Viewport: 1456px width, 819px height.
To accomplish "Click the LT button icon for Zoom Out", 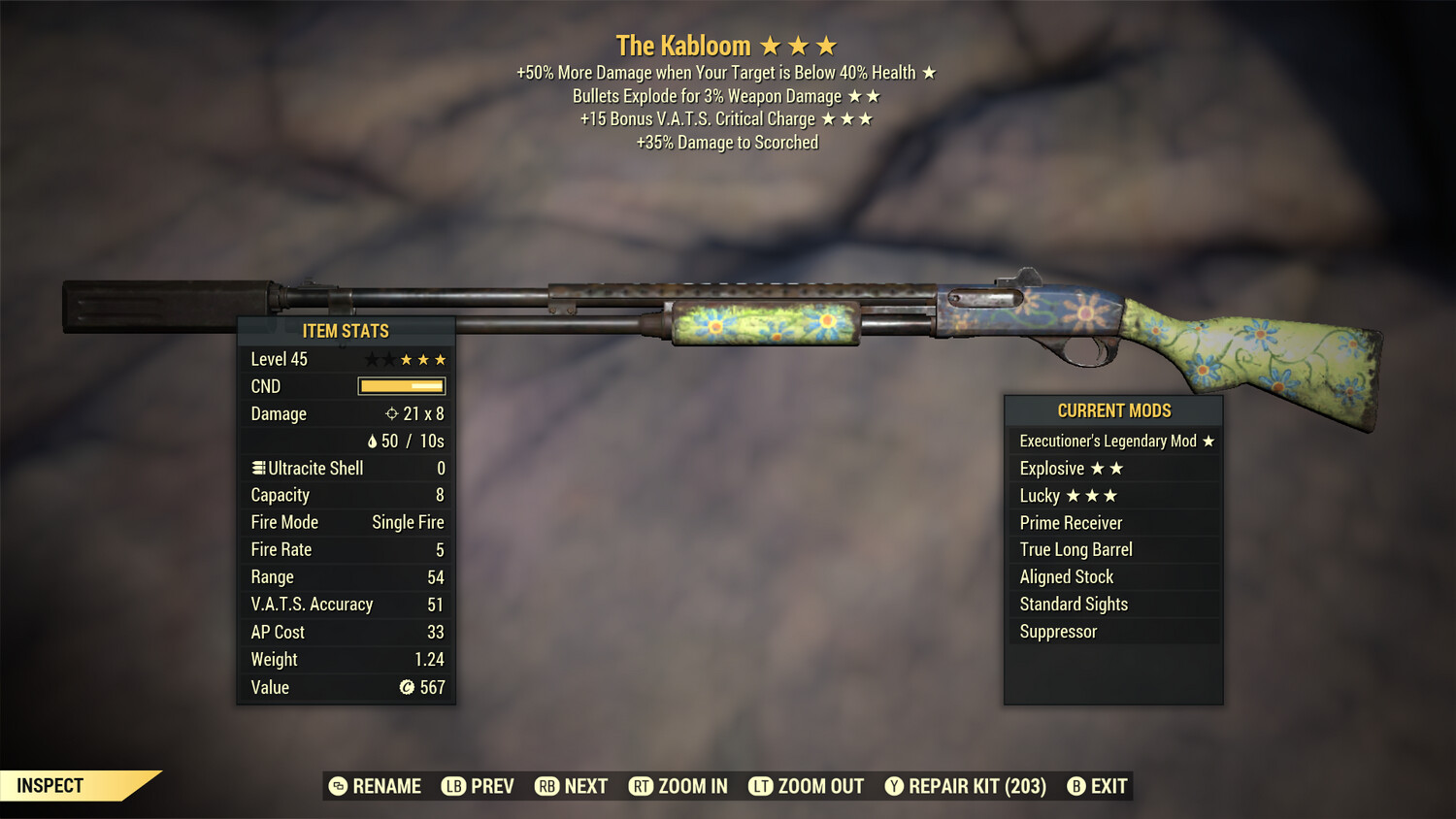I will pyautogui.click(x=762, y=786).
